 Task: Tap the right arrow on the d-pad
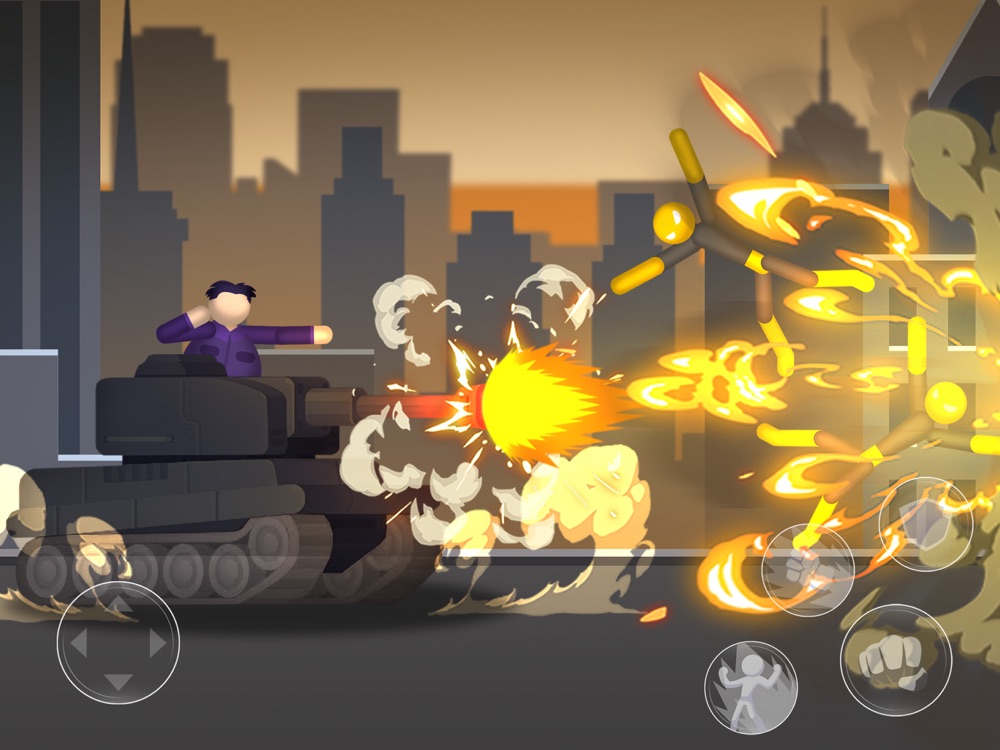(158, 644)
